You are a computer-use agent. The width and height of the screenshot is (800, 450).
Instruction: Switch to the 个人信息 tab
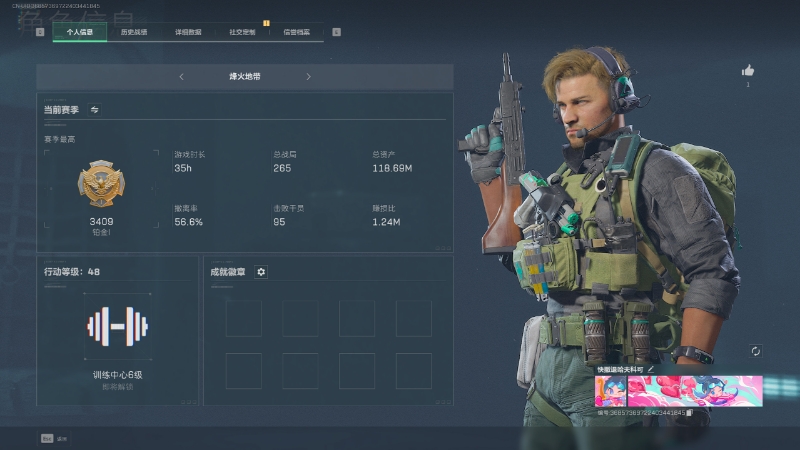79,32
